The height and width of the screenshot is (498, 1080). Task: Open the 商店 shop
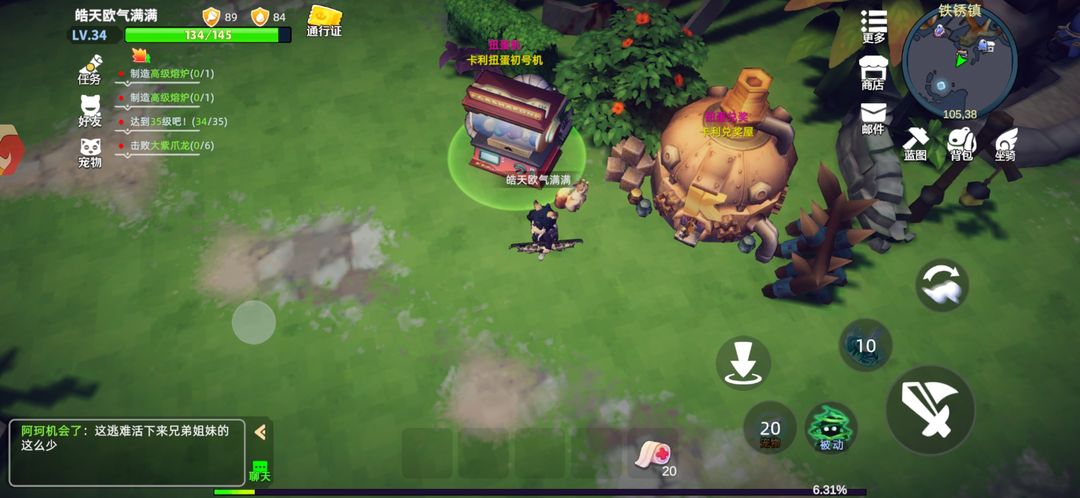tap(873, 72)
